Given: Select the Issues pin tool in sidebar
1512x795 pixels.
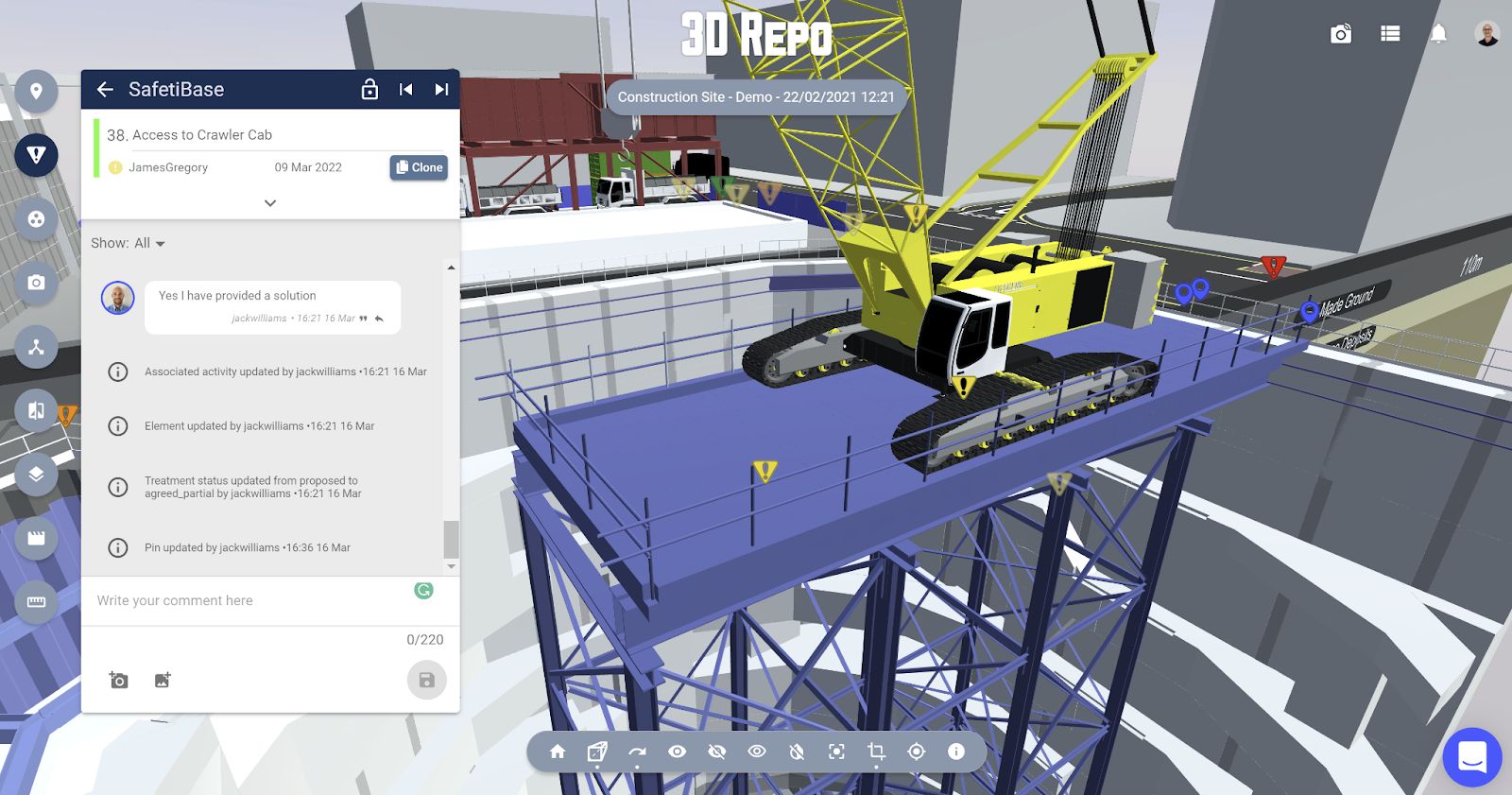Looking at the screenshot, I should [36, 91].
